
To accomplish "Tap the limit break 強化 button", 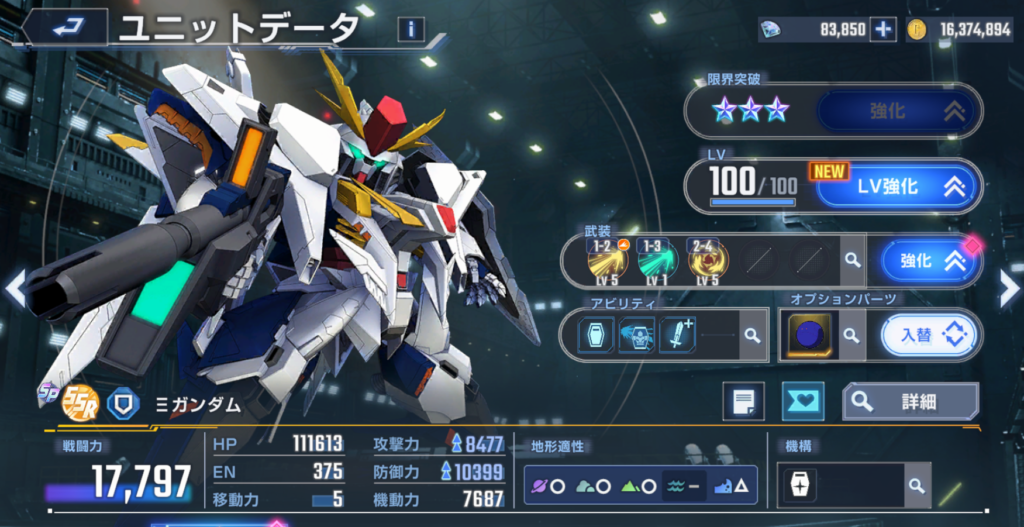I will coord(897,111).
